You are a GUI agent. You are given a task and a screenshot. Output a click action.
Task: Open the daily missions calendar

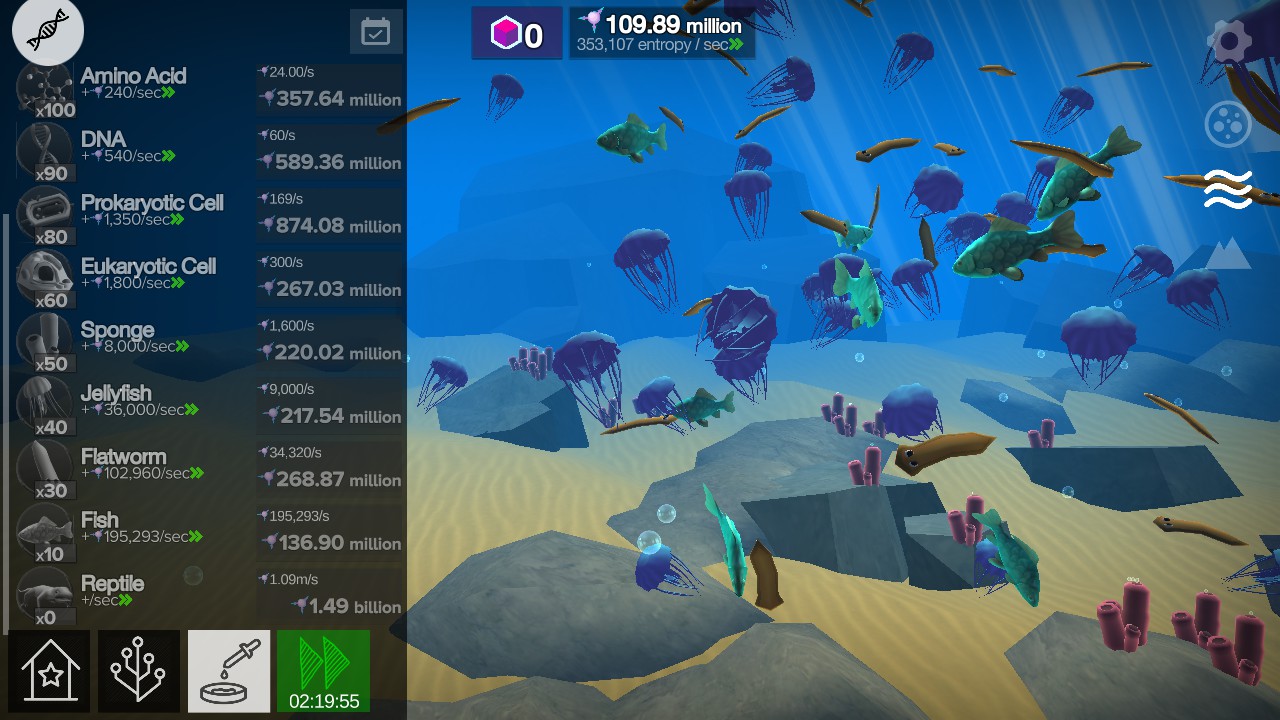[x=375, y=30]
